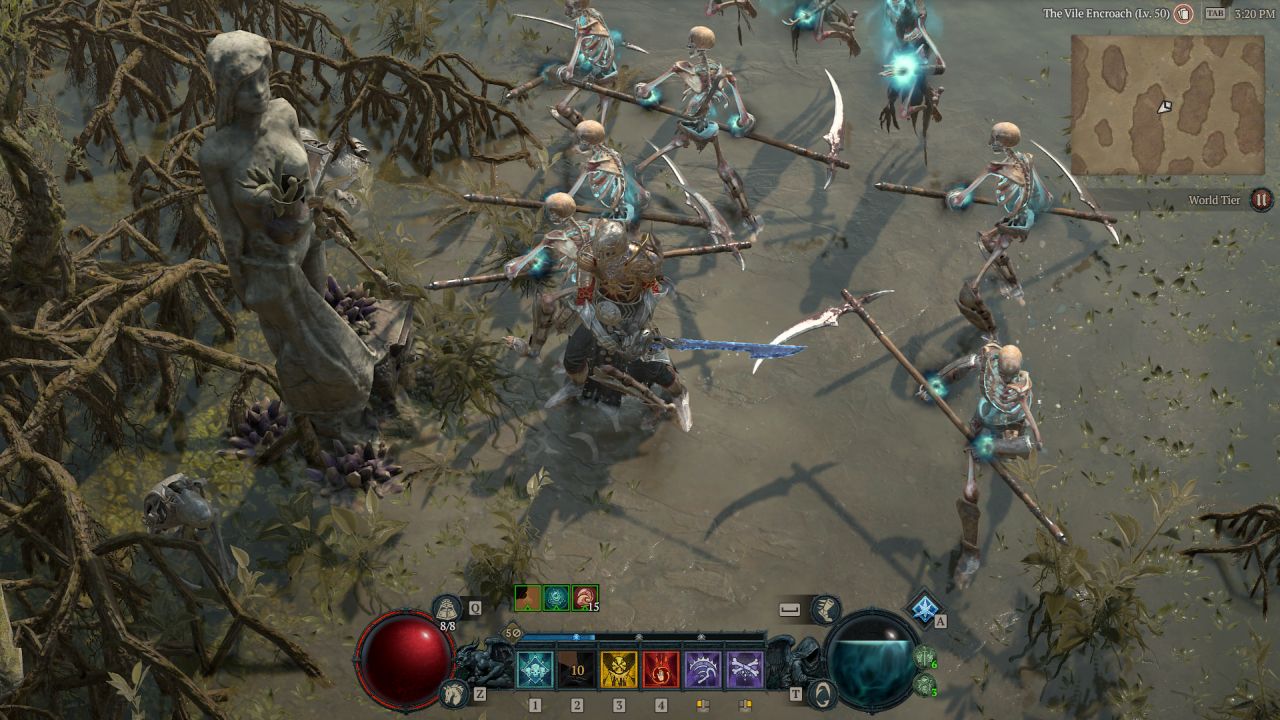Use the healing potion icon showing 8/8
The image size is (1280, 720).
point(447,608)
